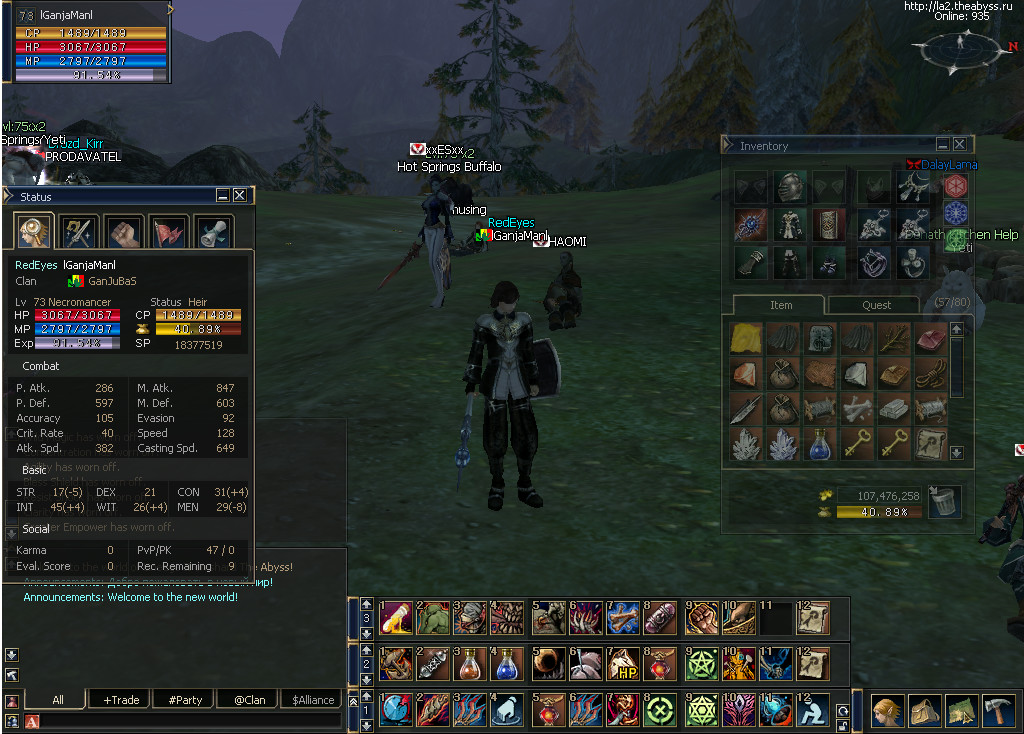Show the @Clan chat tab
Screen dimensions: 1024x734
[249, 700]
